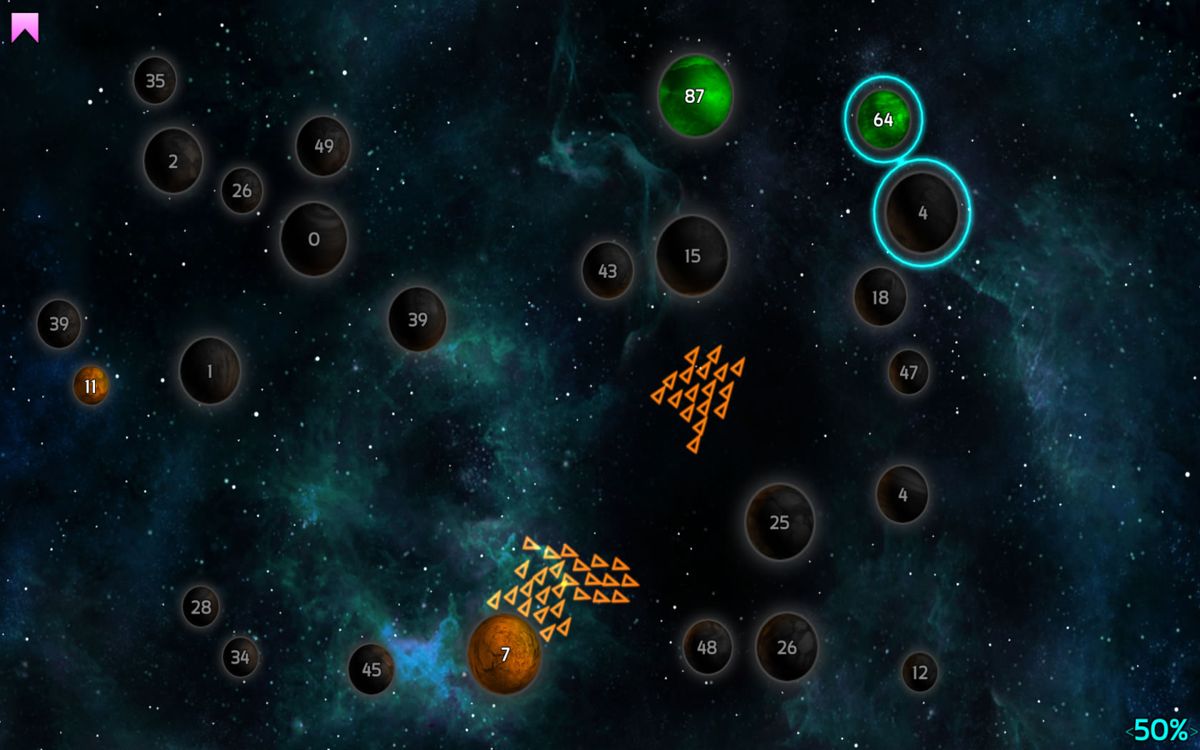Choose the neutral planet labeled 35

coord(155,81)
